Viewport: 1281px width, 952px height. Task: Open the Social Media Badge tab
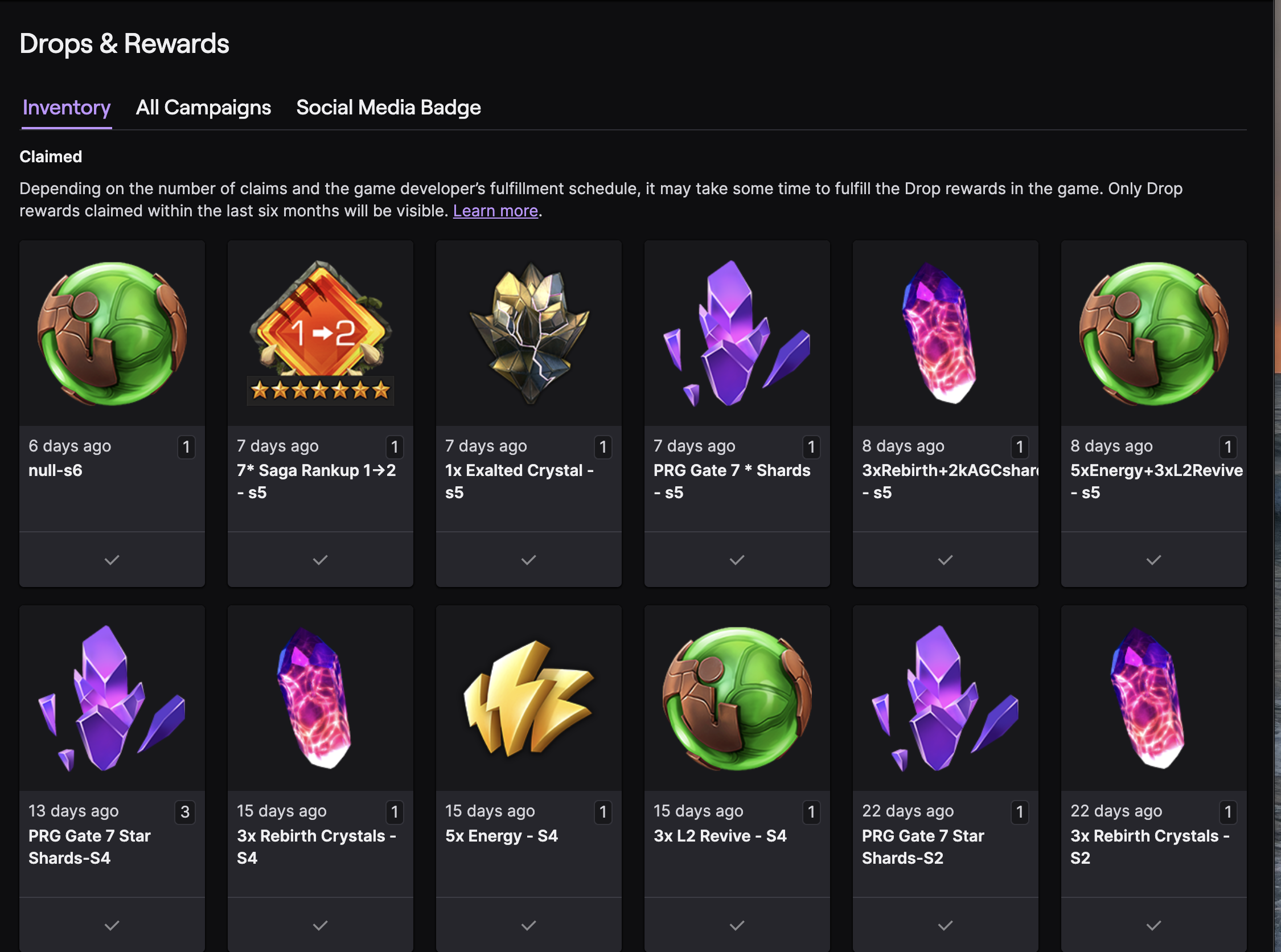pos(388,107)
